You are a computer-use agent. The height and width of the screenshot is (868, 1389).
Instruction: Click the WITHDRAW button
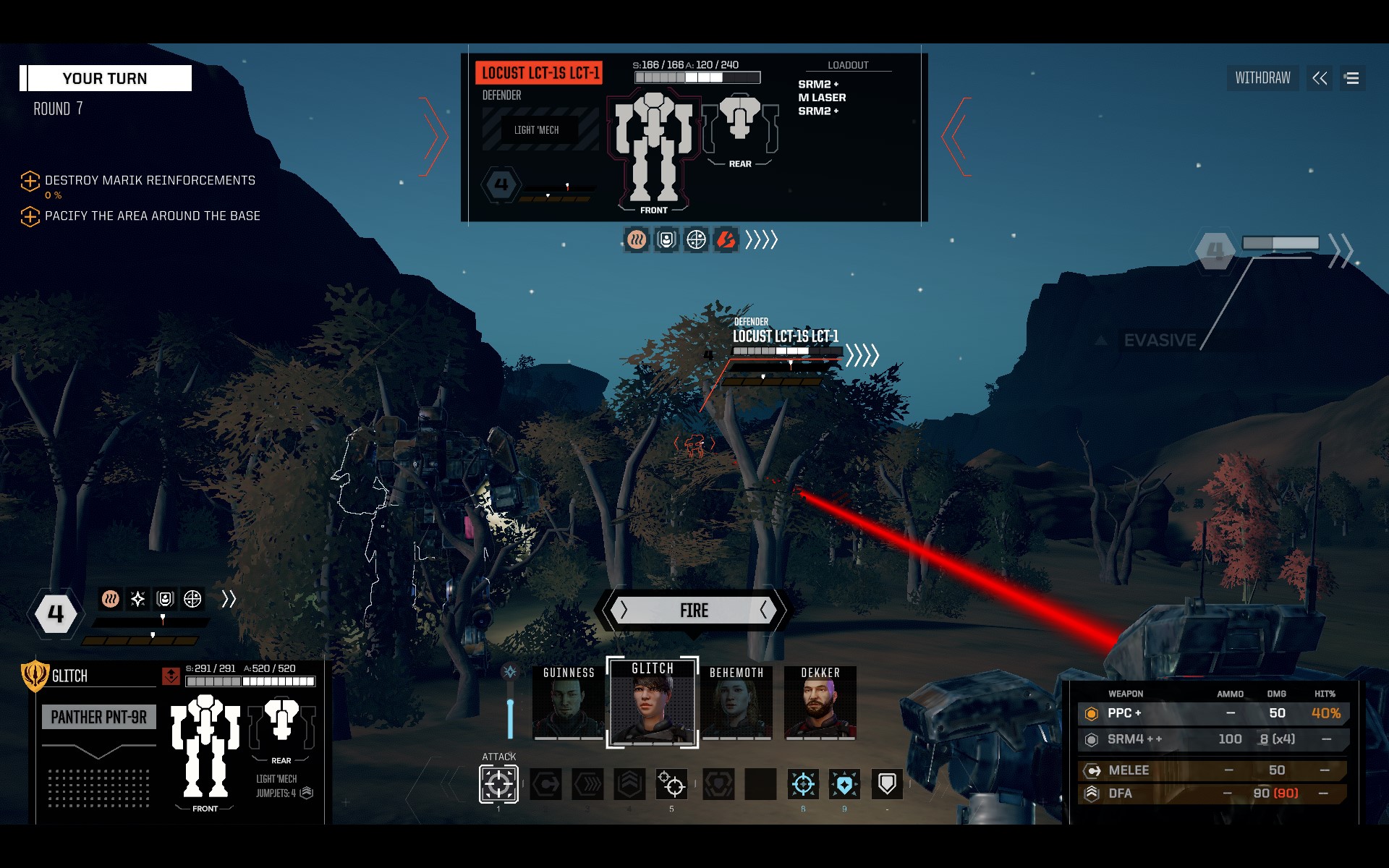tap(1262, 78)
